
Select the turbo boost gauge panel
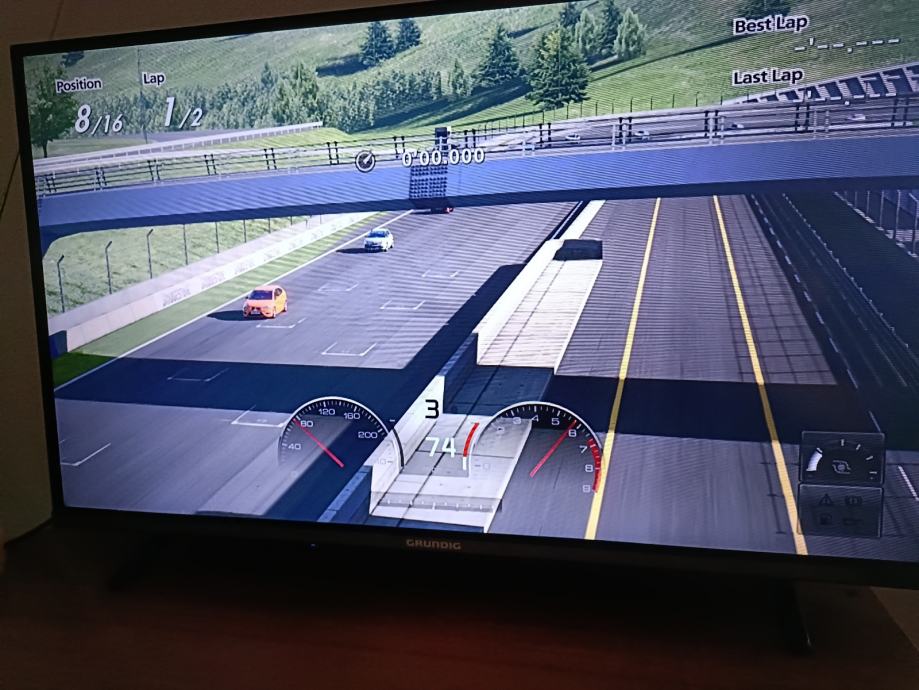pyautogui.click(x=842, y=460)
